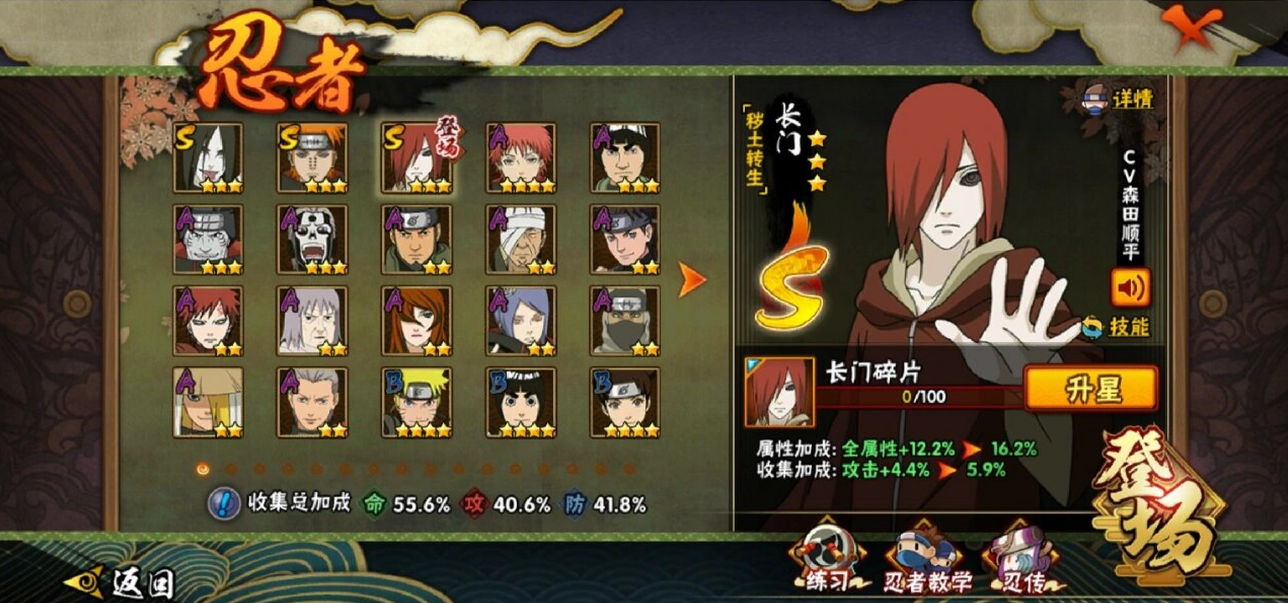Click the 长门碎片 fragment icon
Viewport: 1288px width, 603px height.
pyautogui.click(x=779, y=391)
